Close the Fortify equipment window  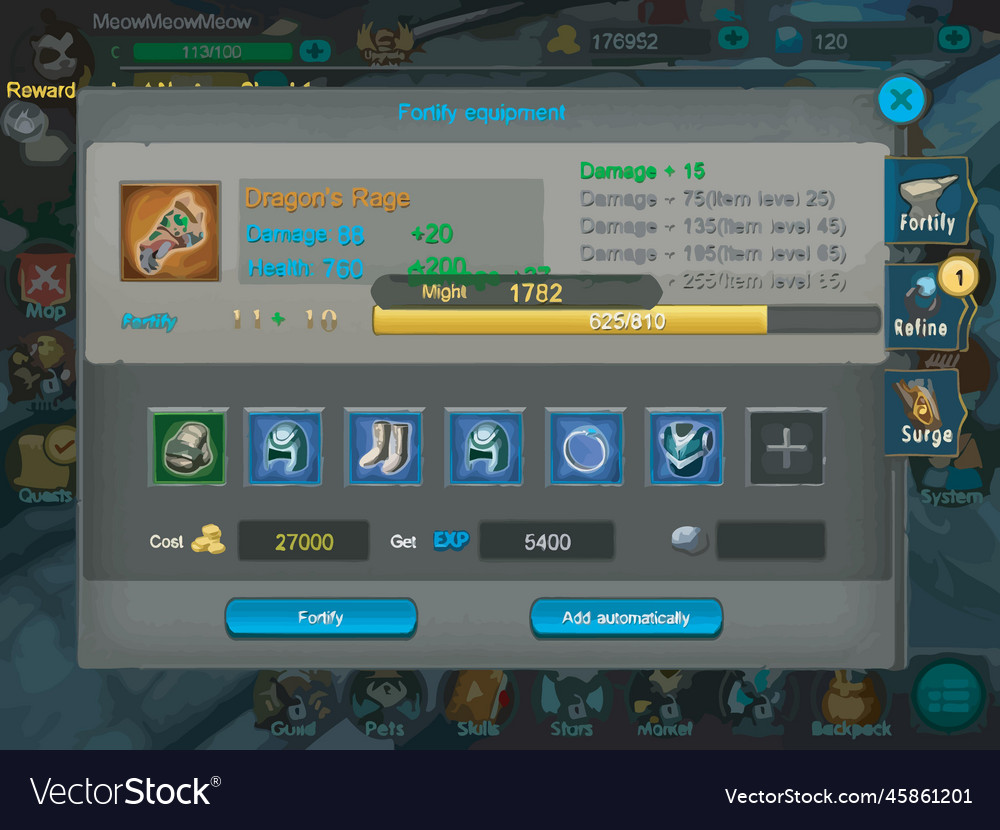(x=901, y=99)
